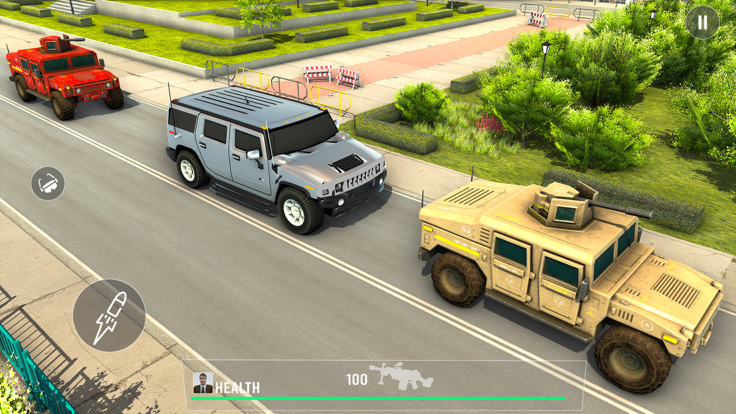Tap the round goggles icon button

pyautogui.click(x=48, y=183)
